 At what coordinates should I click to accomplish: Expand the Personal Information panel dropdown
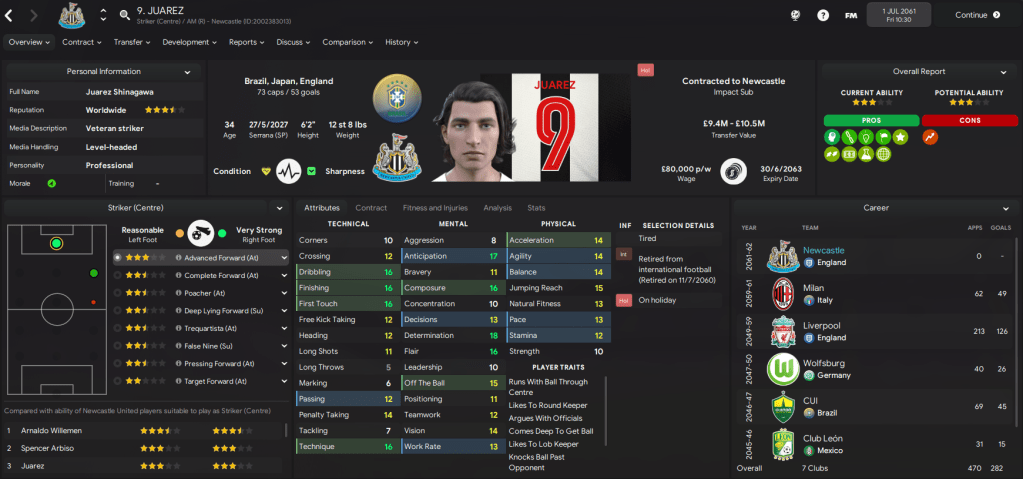[x=186, y=72]
